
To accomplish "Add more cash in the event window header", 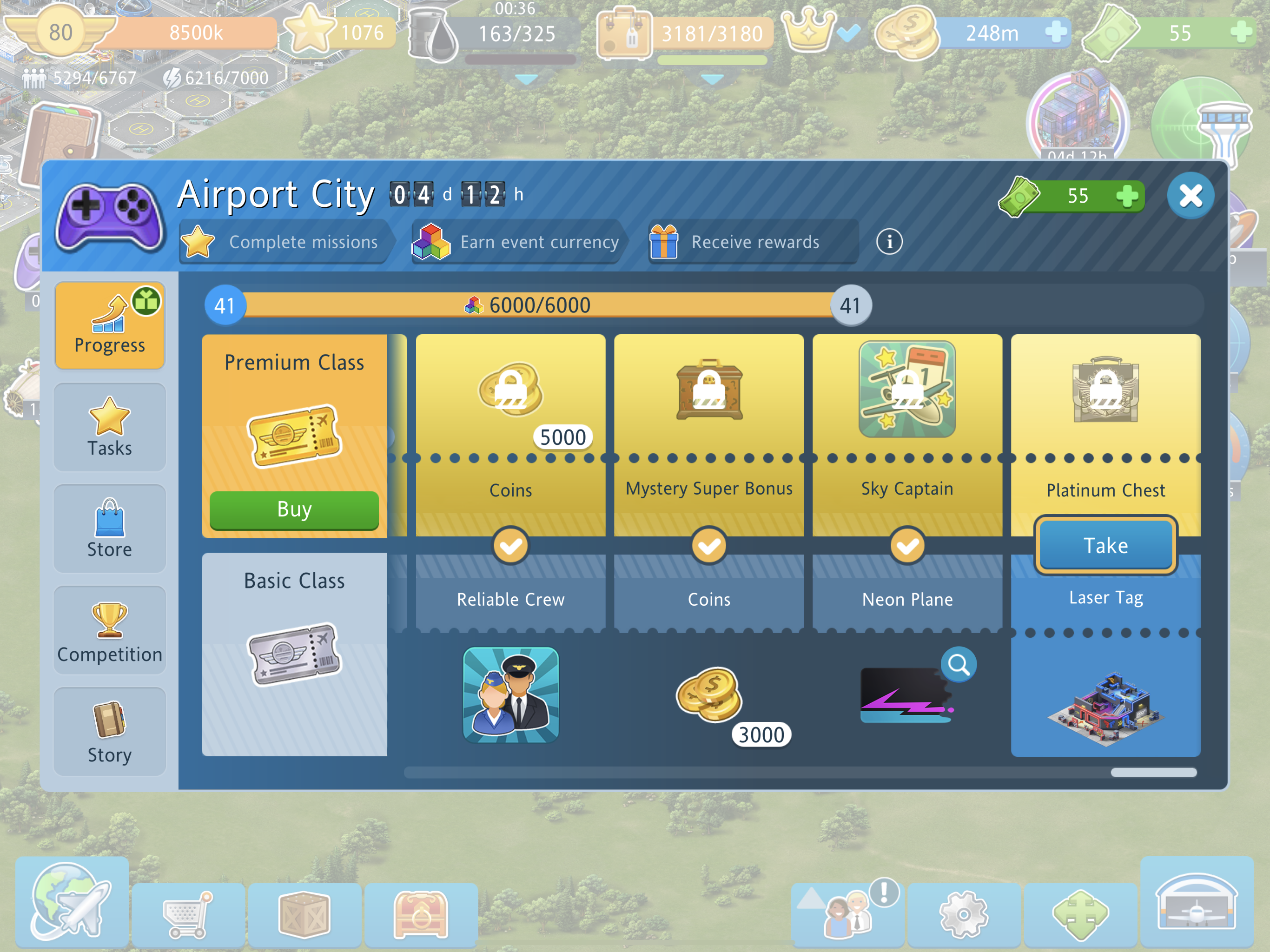I will pyautogui.click(x=1127, y=196).
